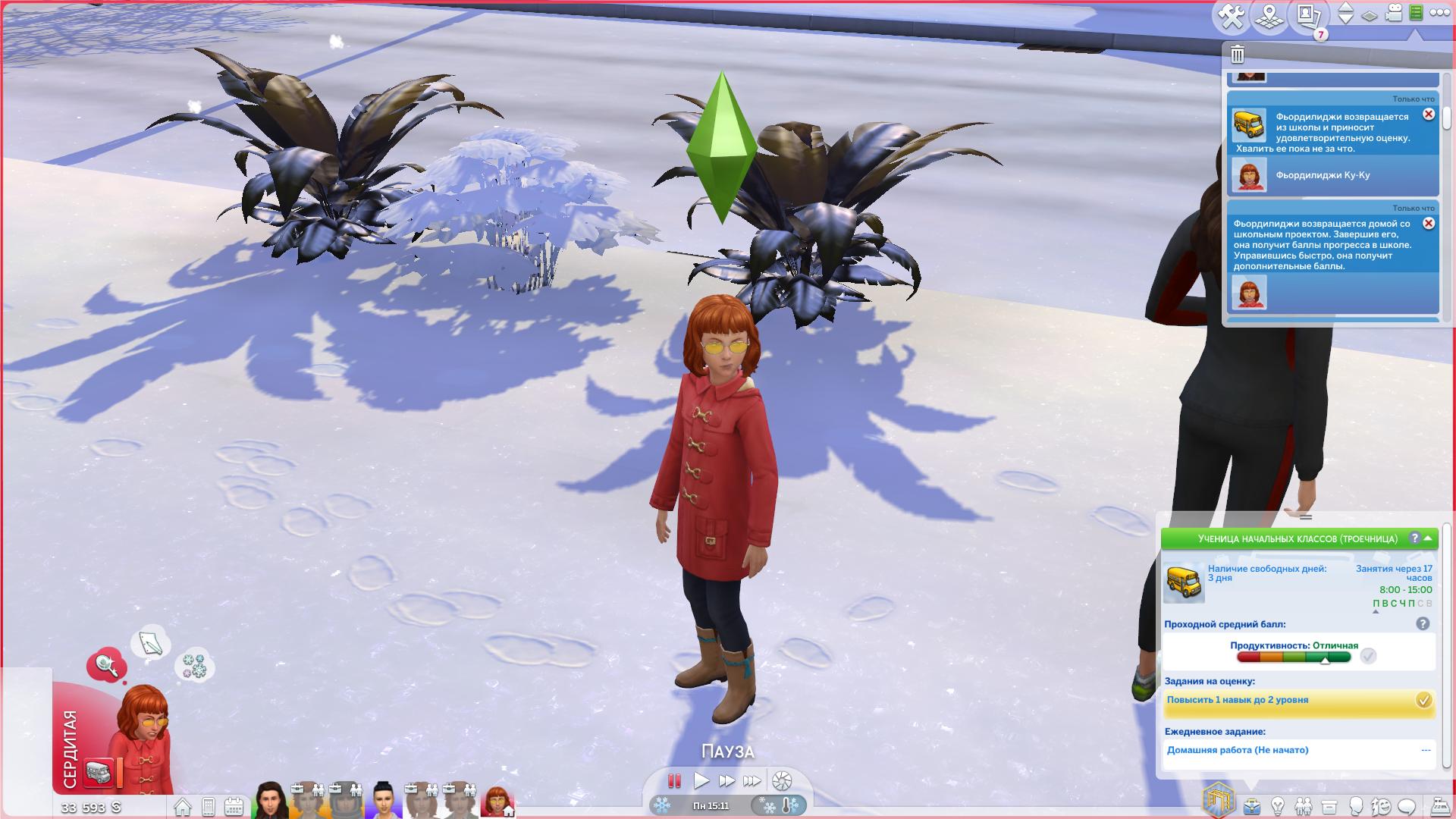
Task: Delete all notifications with the trash can
Action: (x=1238, y=54)
